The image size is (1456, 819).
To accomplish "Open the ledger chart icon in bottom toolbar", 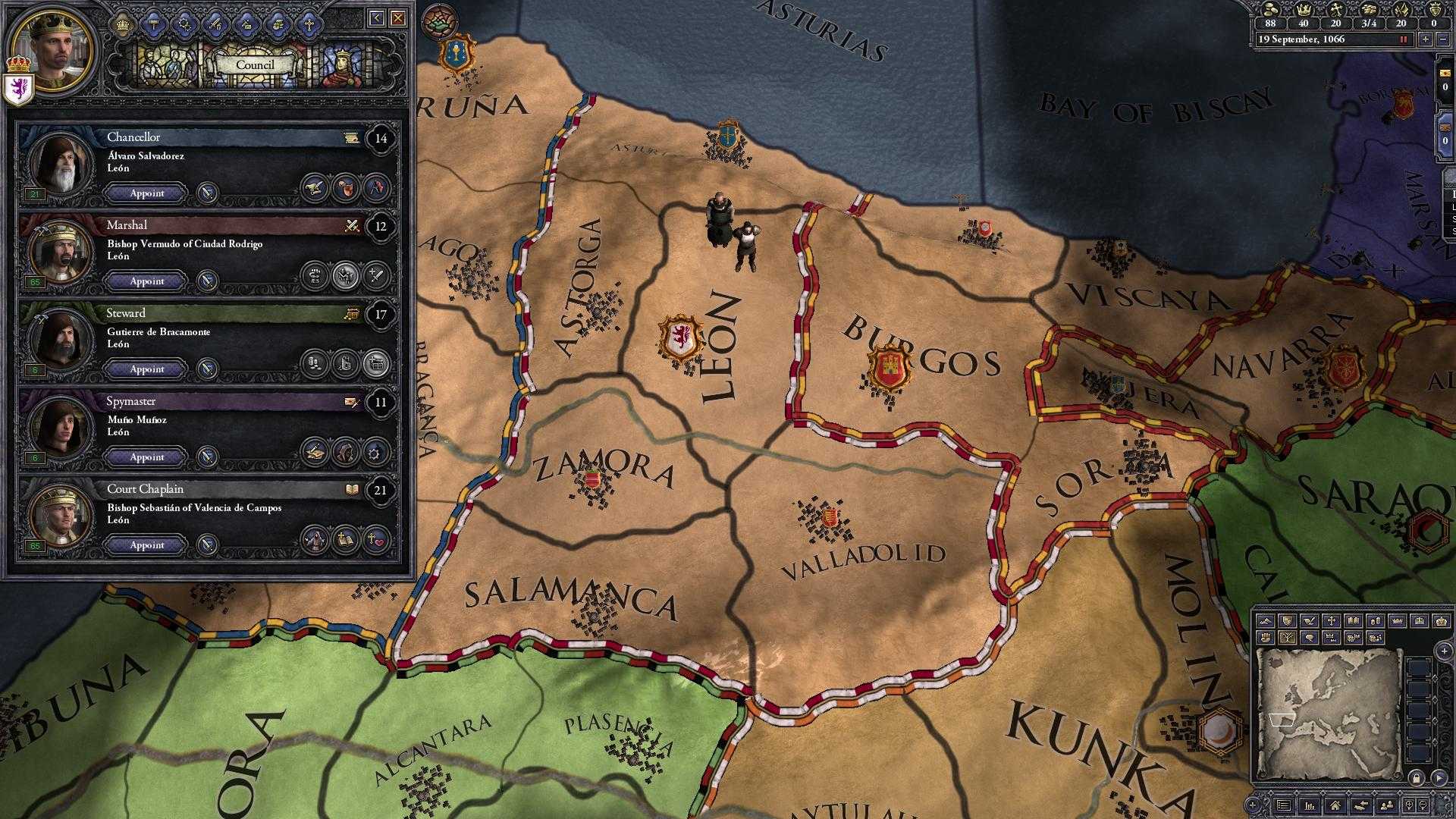I will pyautogui.click(x=1310, y=806).
